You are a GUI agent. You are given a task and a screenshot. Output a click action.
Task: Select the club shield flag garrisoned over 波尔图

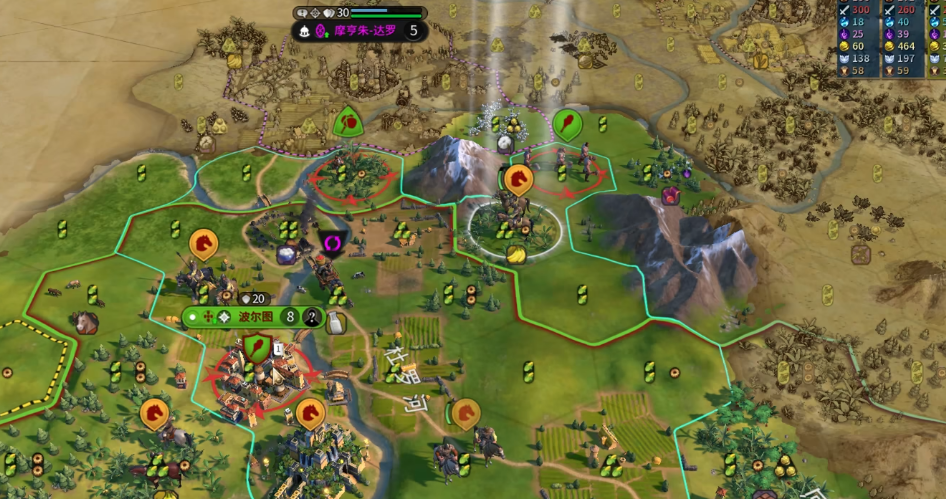pyautogui.click(x=257, y=348)
